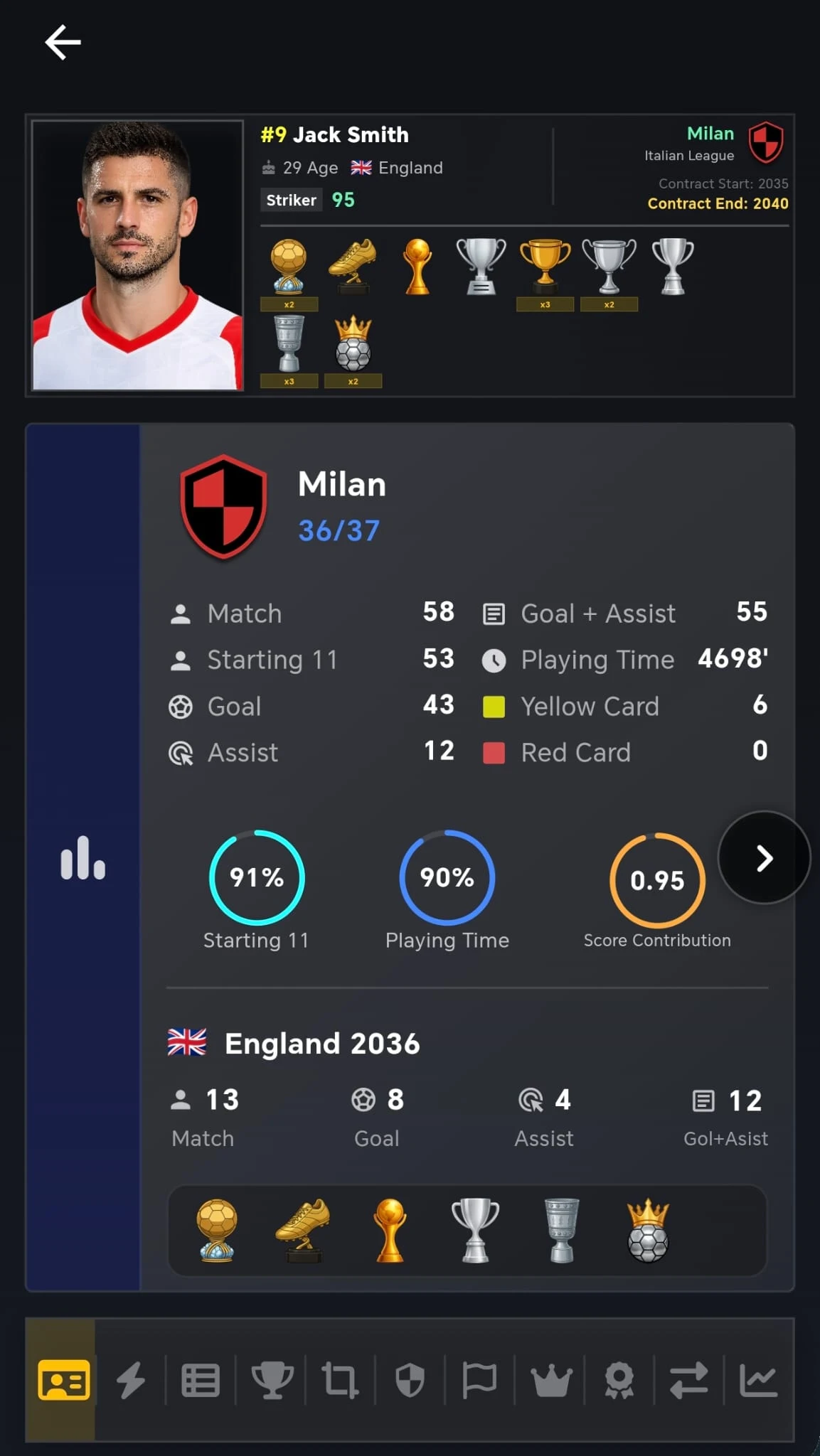Click the bar chart statistics side icon

click(x=82, y=858)
